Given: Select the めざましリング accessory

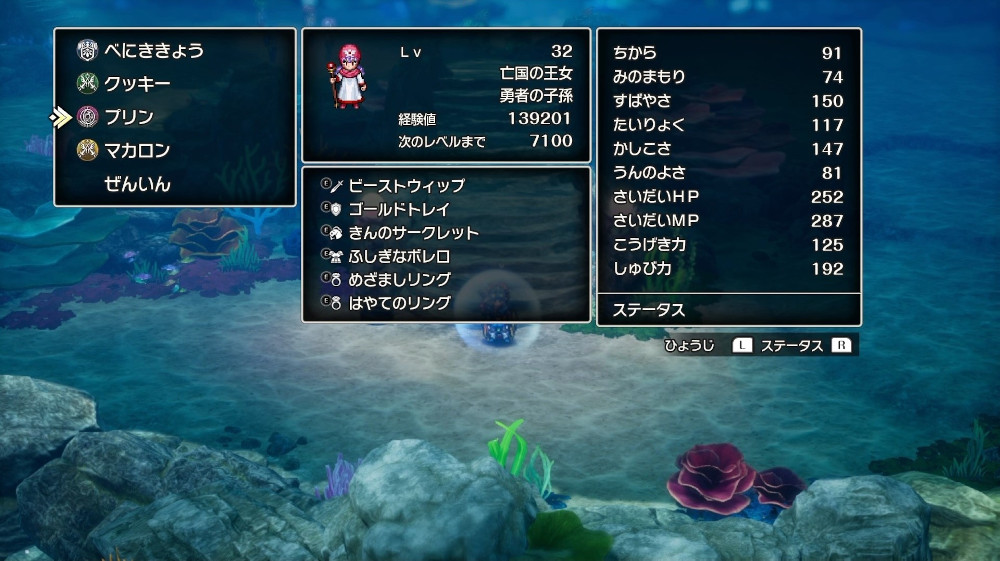Looking at the screenshot, I should pos(399,279).
